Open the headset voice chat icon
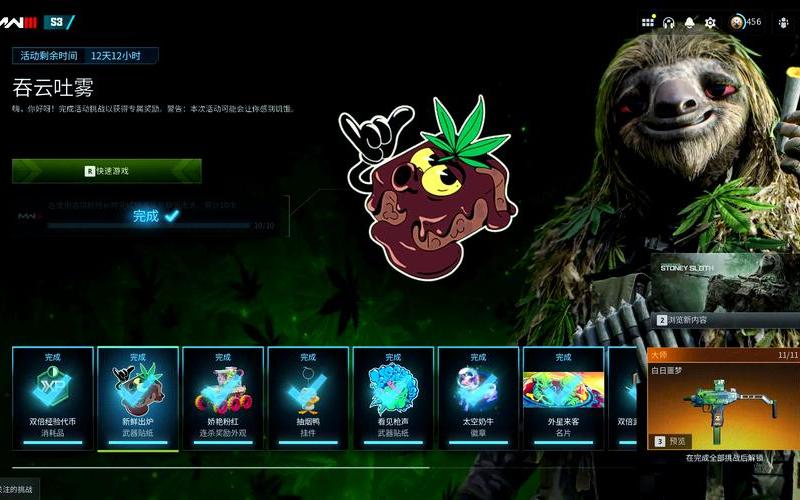 tap(668, 22)
